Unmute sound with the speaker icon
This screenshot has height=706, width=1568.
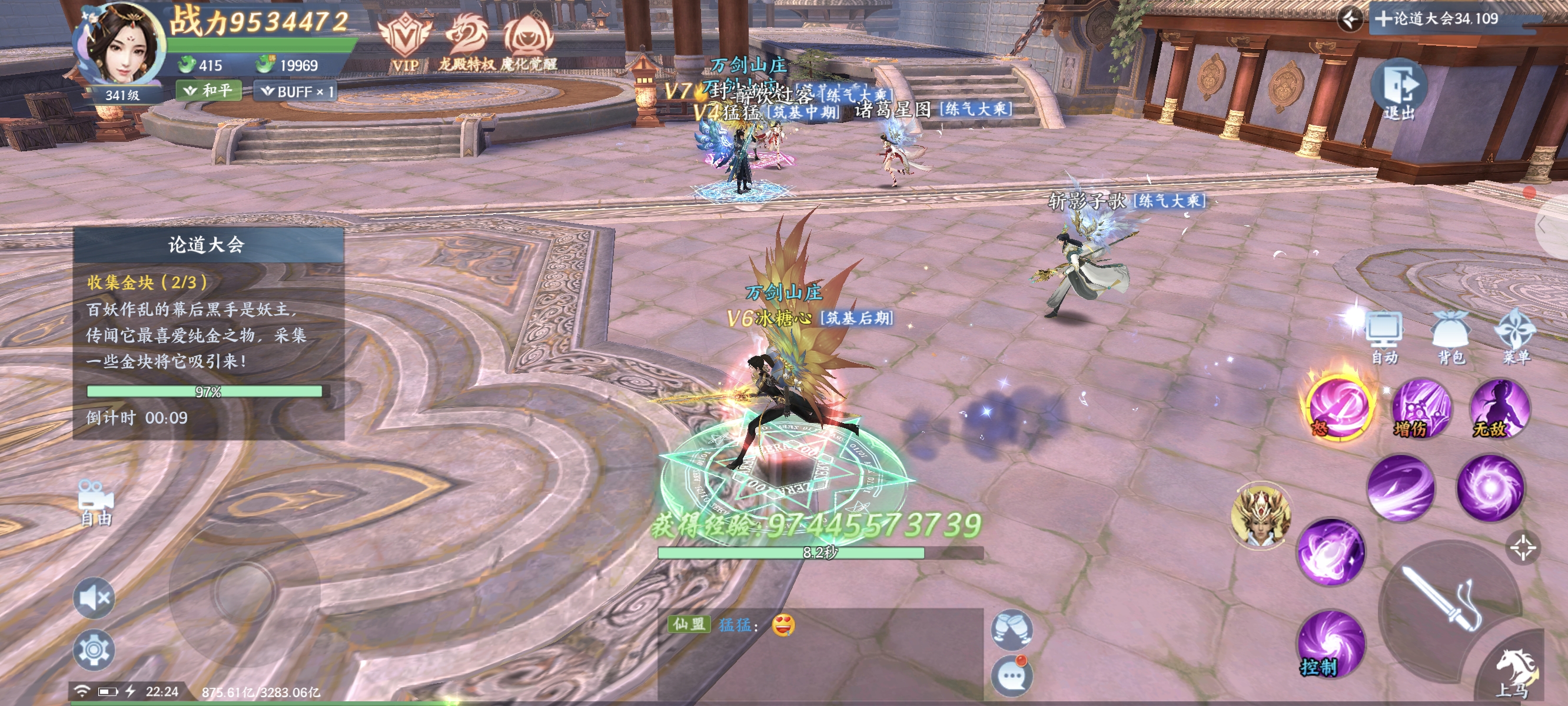click(x=94, y=598)
